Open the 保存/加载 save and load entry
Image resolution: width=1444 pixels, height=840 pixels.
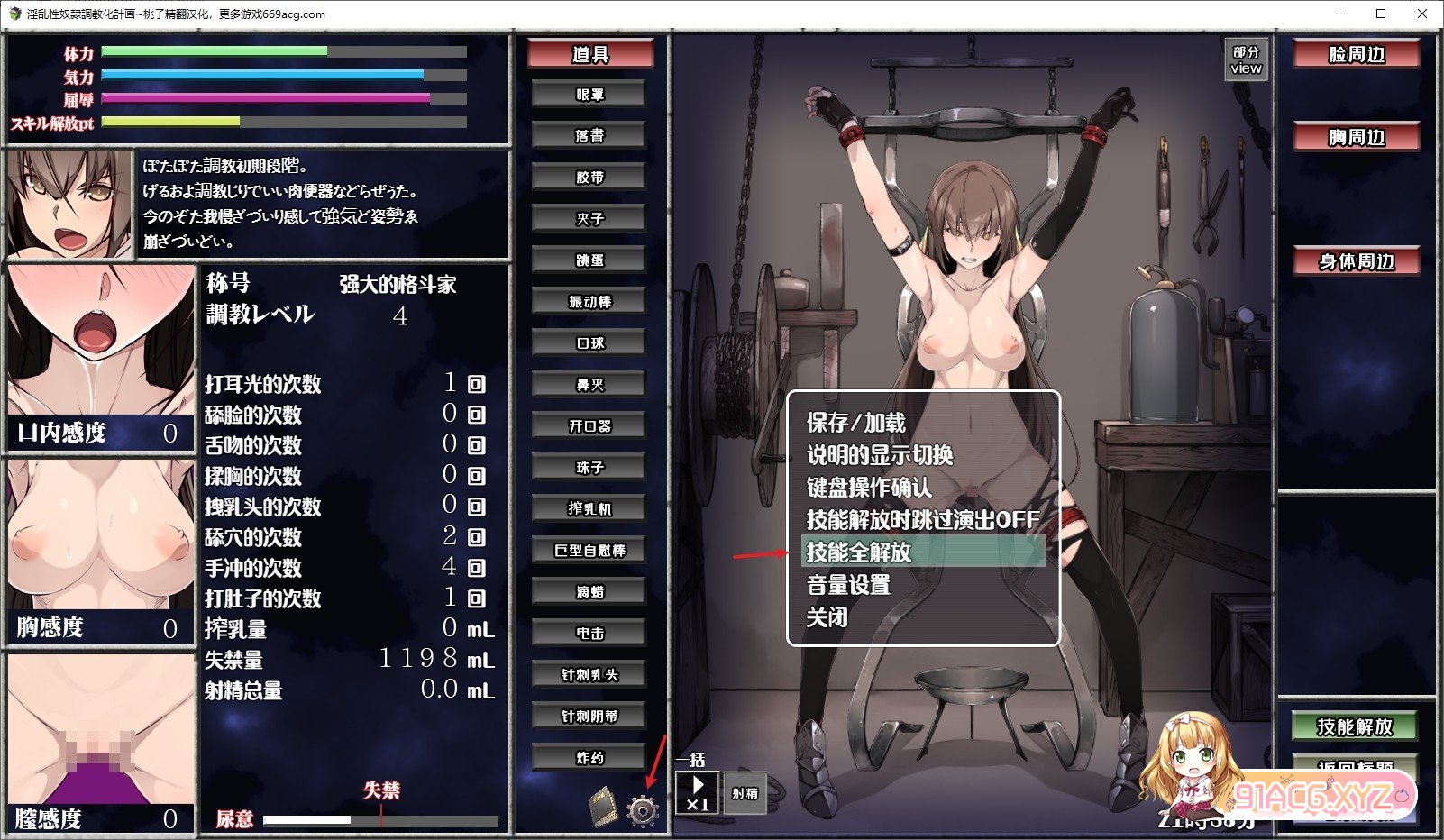click(856, 423)
